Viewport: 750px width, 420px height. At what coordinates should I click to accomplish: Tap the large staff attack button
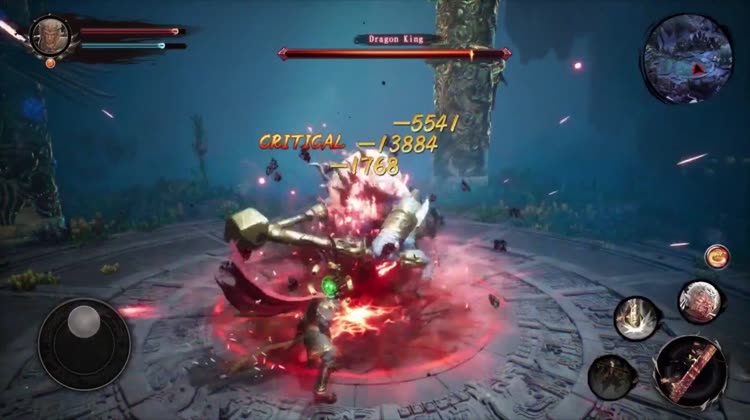click(x=690, y=370)
